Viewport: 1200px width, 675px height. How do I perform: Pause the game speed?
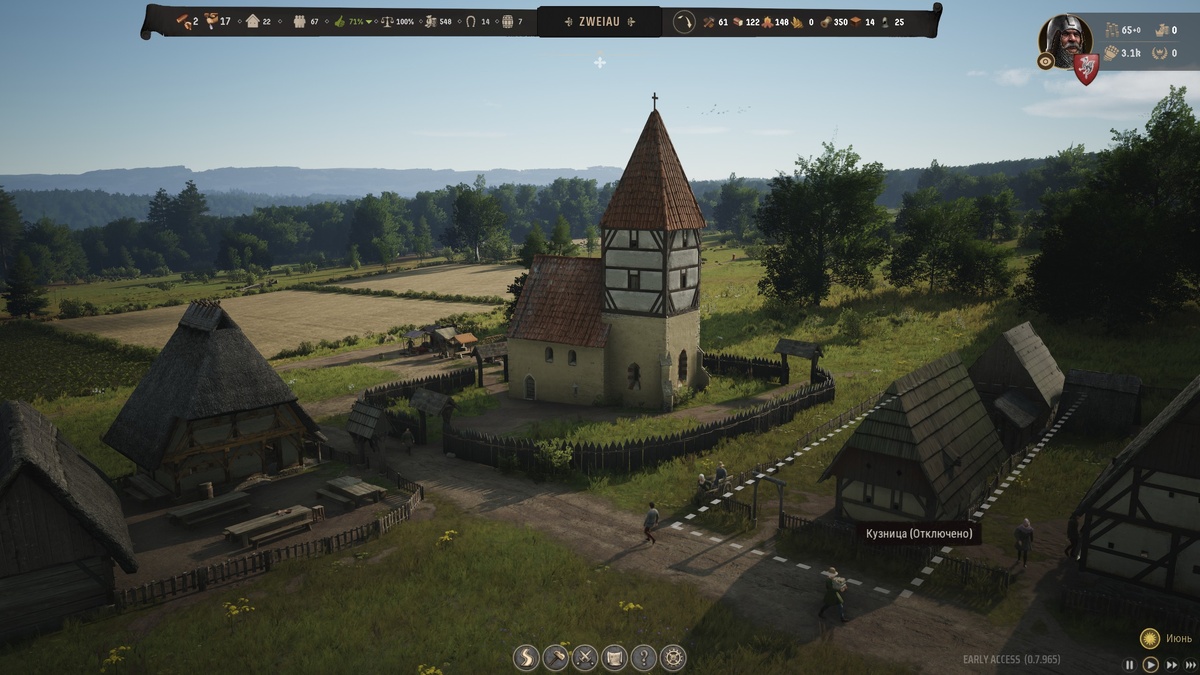(1130, 664)
